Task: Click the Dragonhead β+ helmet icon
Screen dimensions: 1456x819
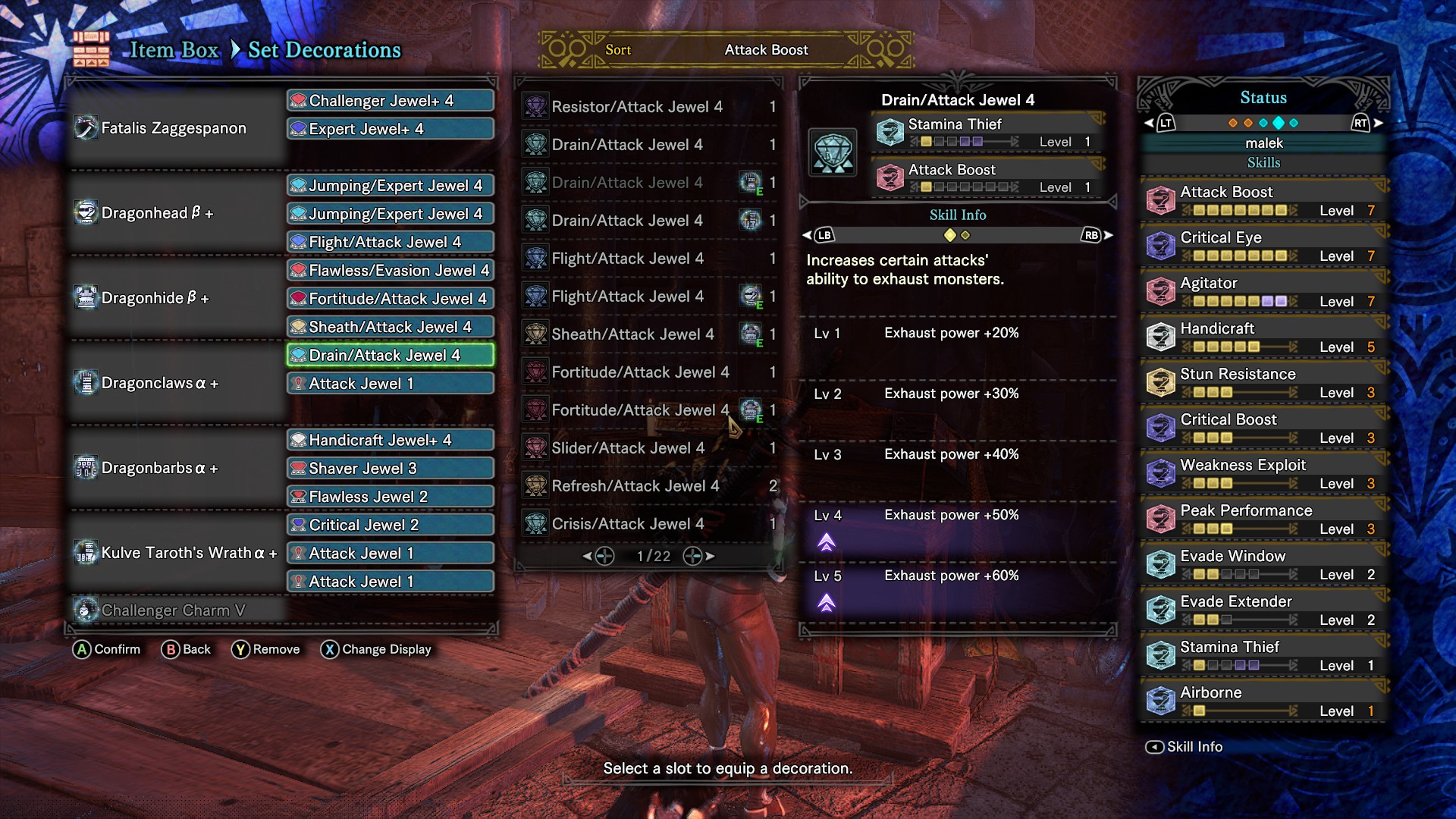Action: [86, 212]
